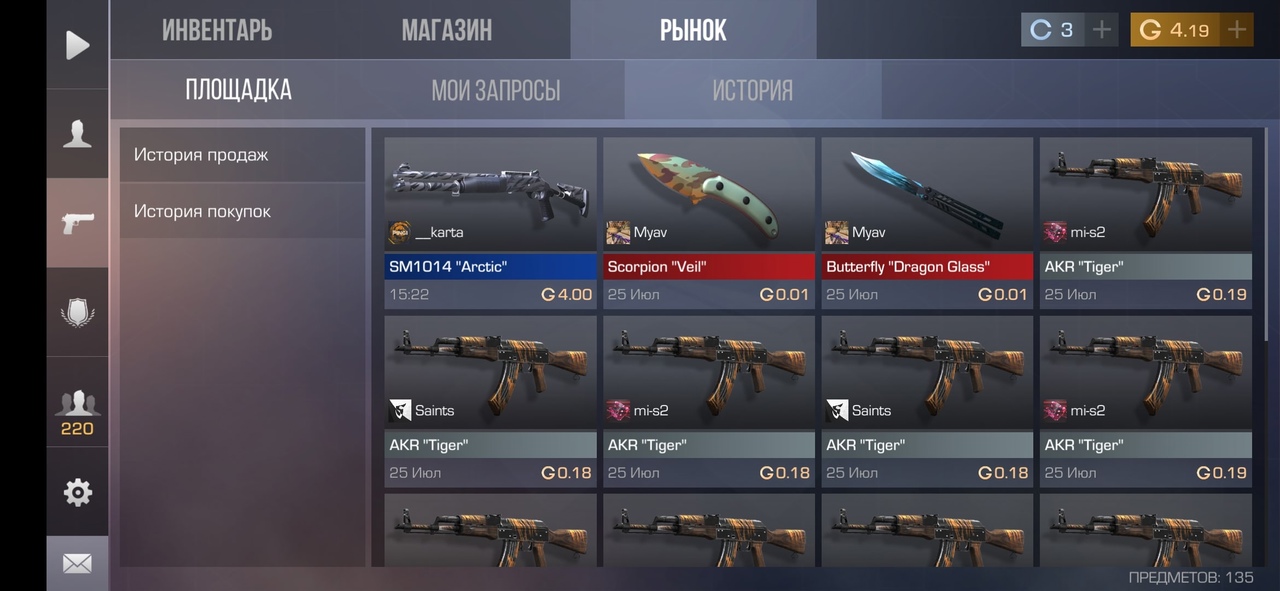Add silver currency with the plus button

click(1101, 30)
